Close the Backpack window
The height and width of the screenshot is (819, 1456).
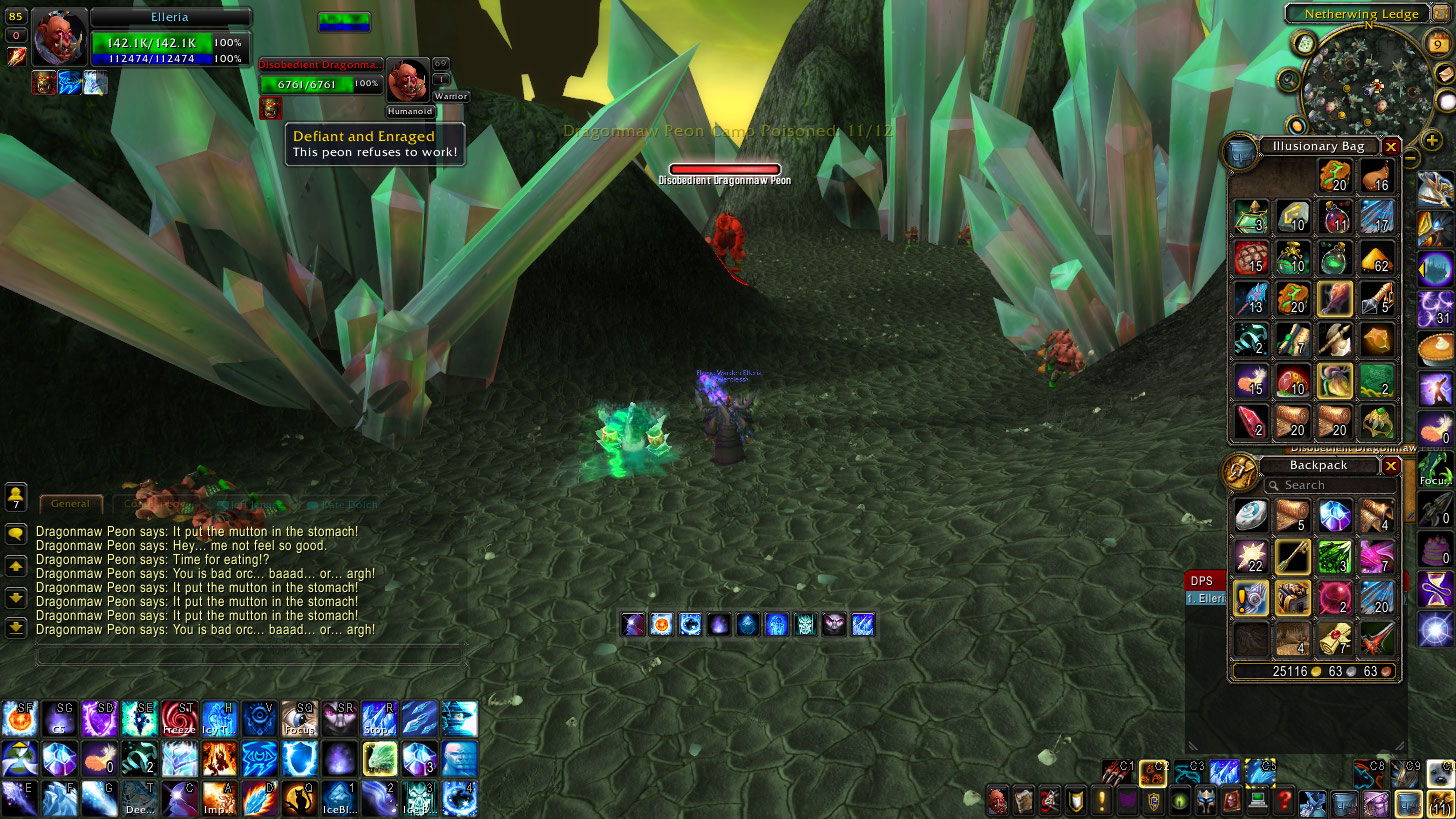pos(1390,466)
